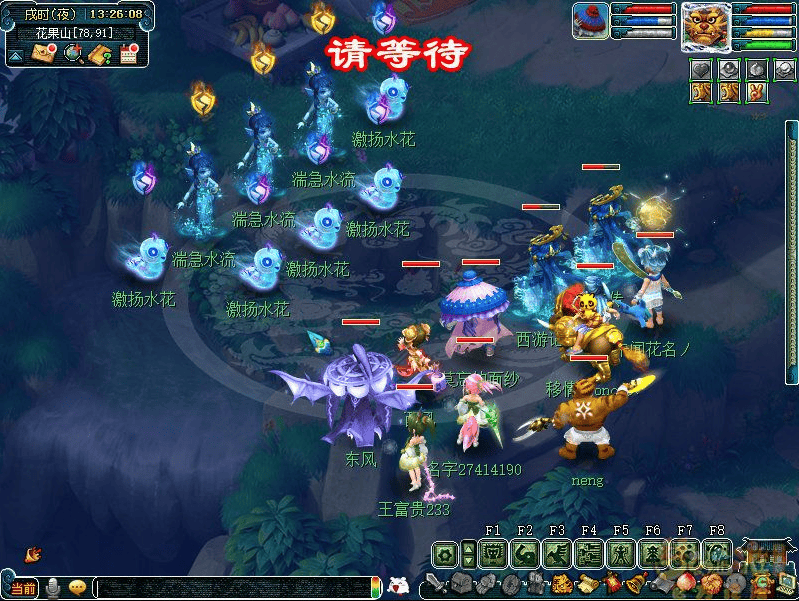Open the player character portrait
The height and width of the screenshot is (601, 799).
[705, 26]
